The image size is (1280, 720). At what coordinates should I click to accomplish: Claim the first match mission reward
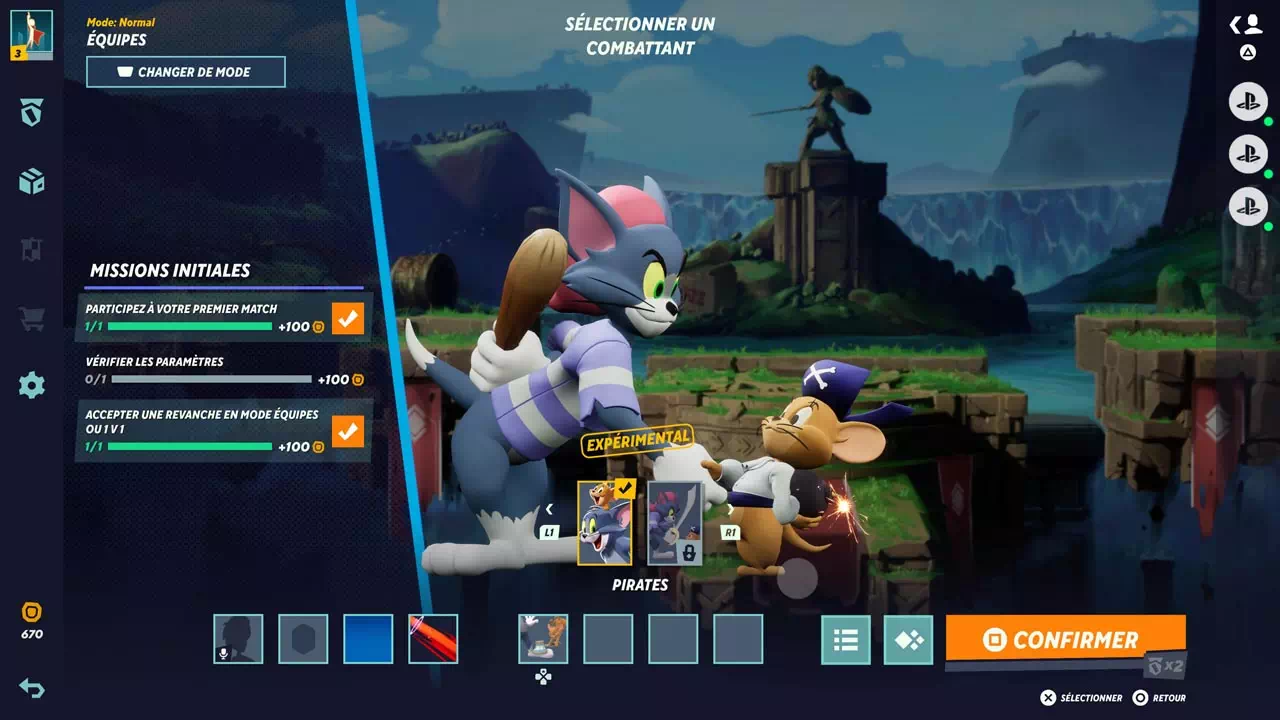[x=348, y=319]
